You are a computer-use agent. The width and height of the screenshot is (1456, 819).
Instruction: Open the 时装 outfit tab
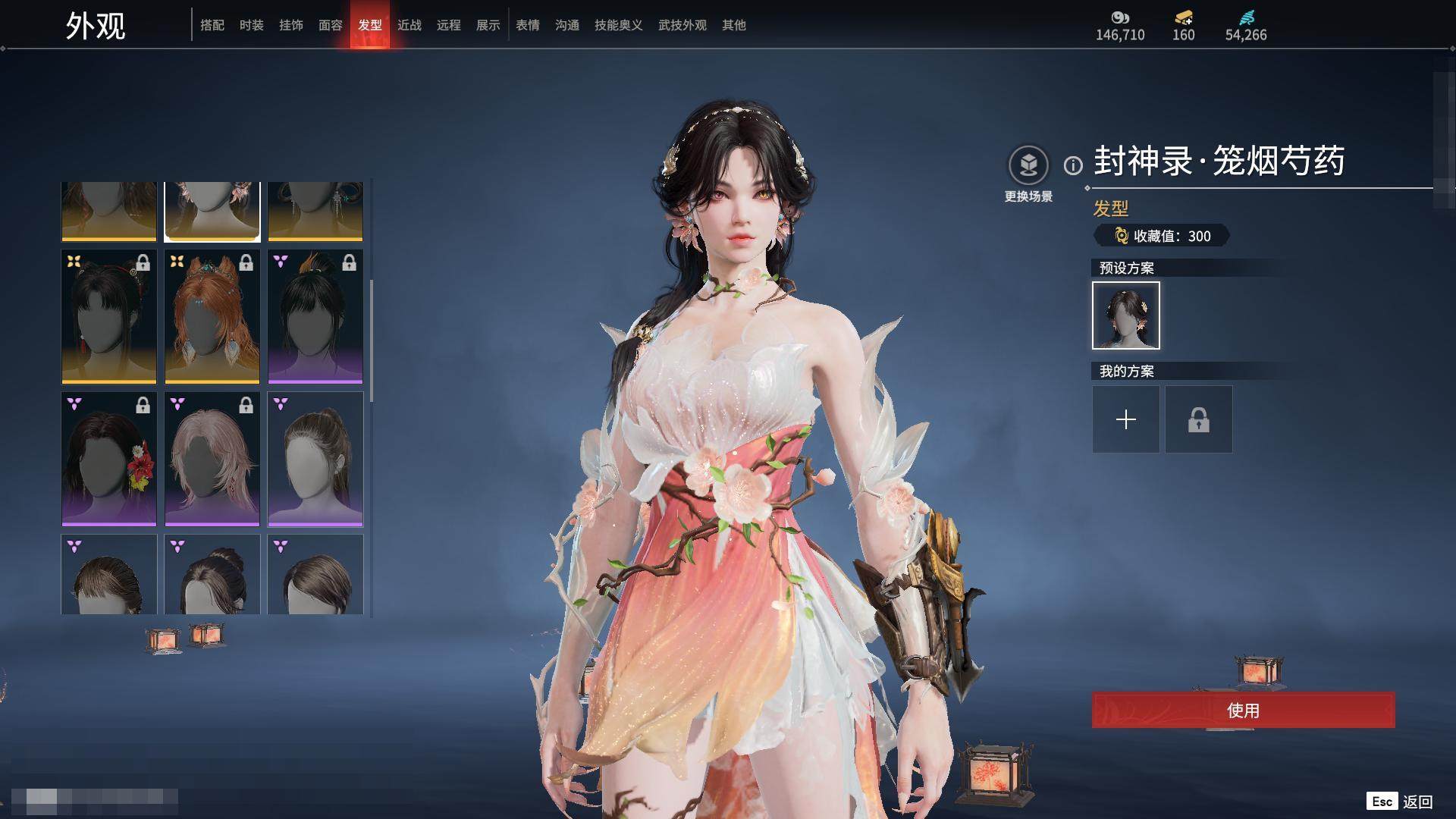(251, 25)
